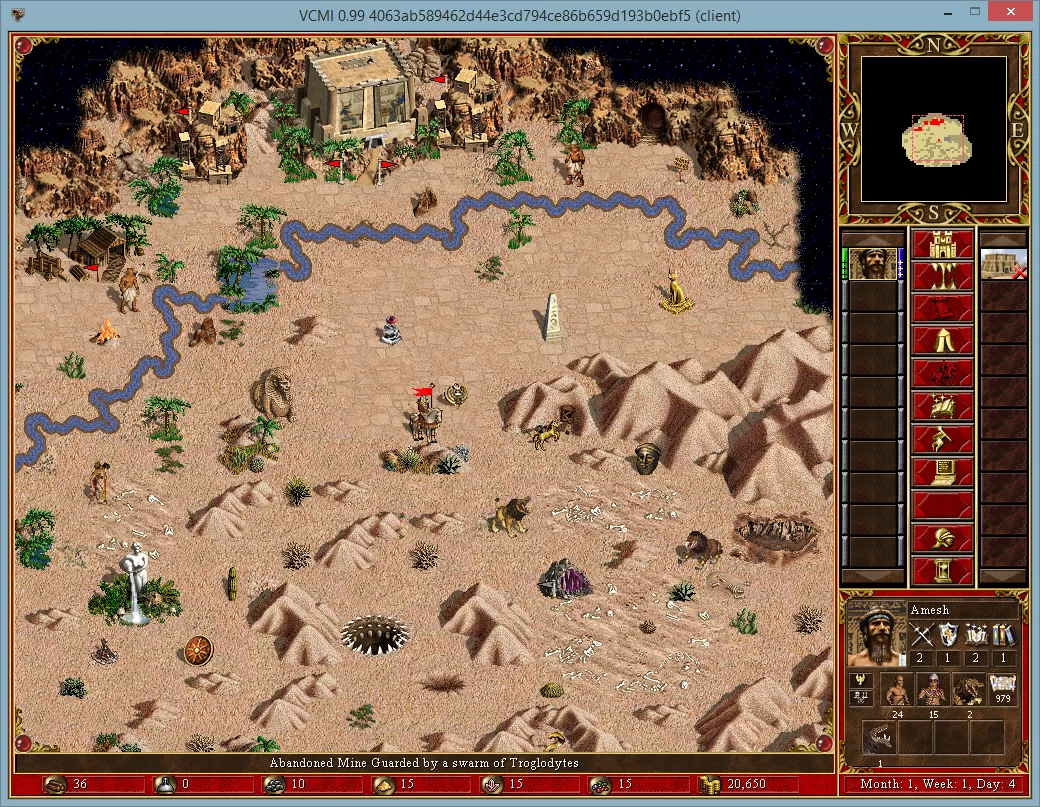The height and width of the screenshot is (807, 1040).
Task: Open System Options computer button
Action: point(943,472)
